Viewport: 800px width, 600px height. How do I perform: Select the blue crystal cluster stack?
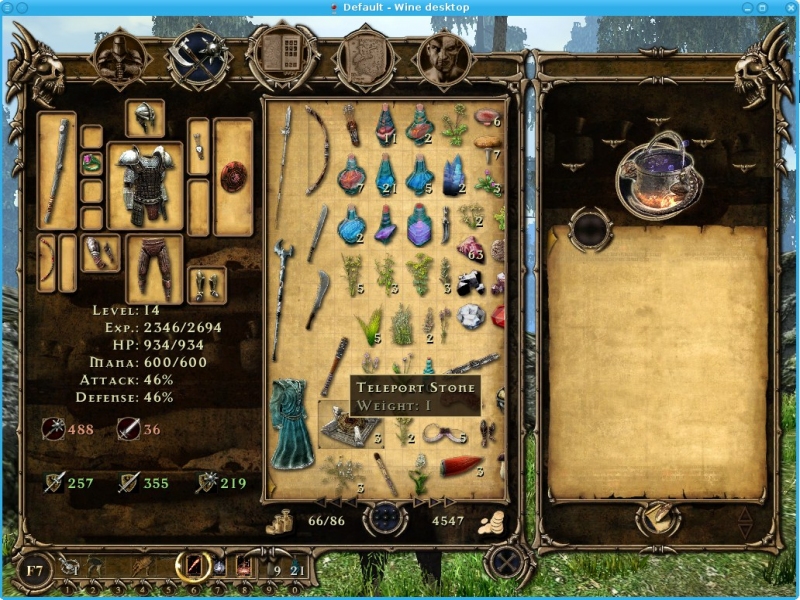coord(455,173)
